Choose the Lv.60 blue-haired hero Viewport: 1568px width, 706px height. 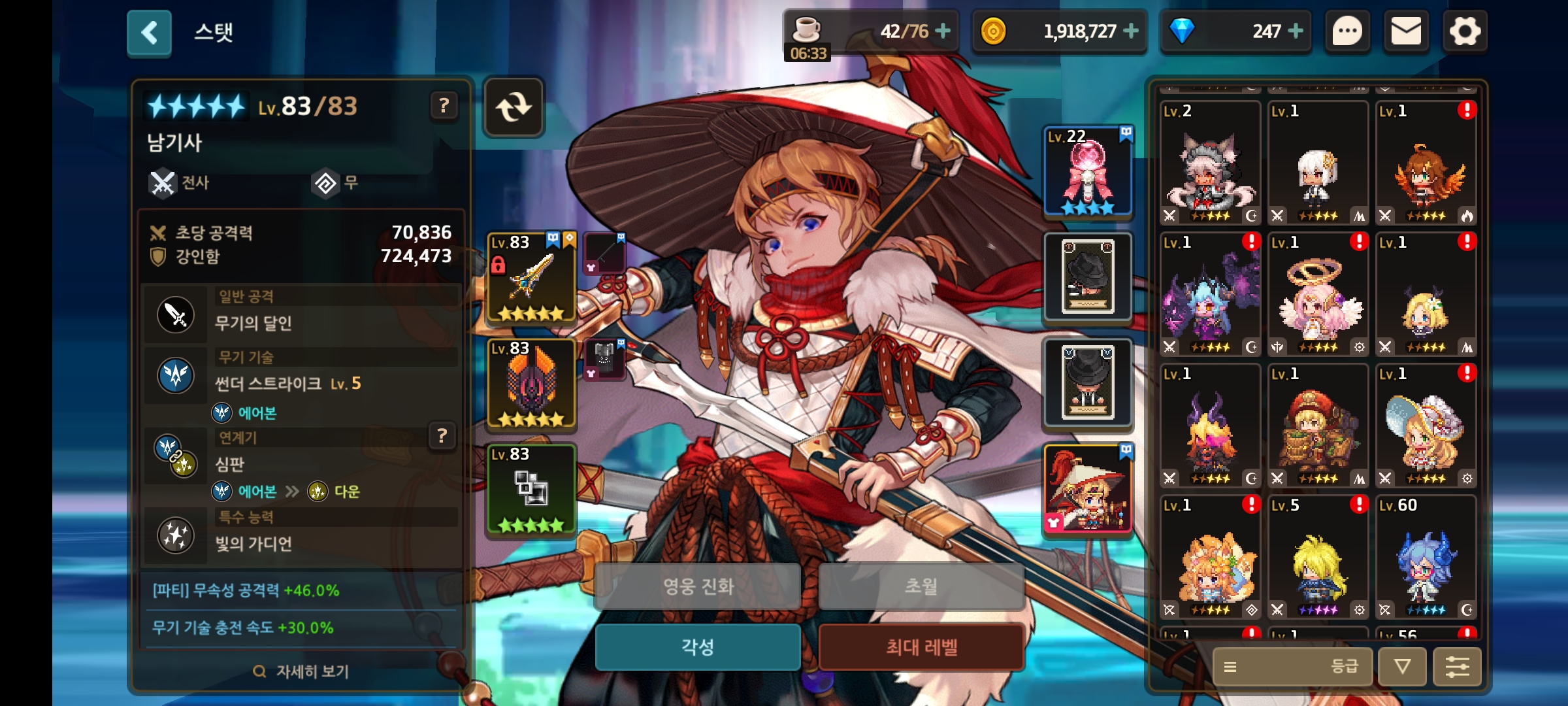[x=1426, y=557]
